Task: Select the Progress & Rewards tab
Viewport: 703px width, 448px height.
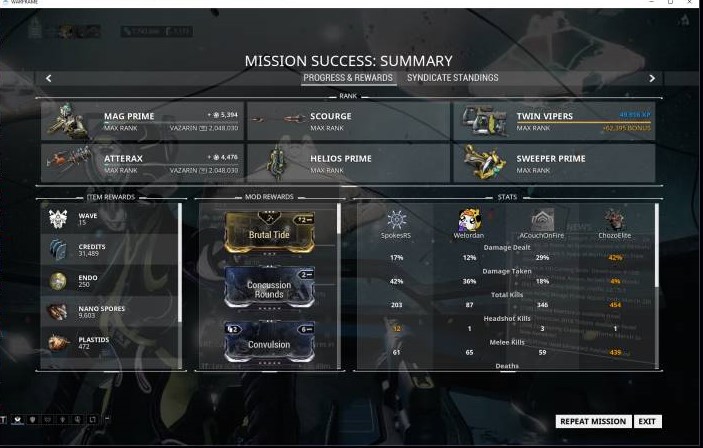Action: [x=348, y=78]
